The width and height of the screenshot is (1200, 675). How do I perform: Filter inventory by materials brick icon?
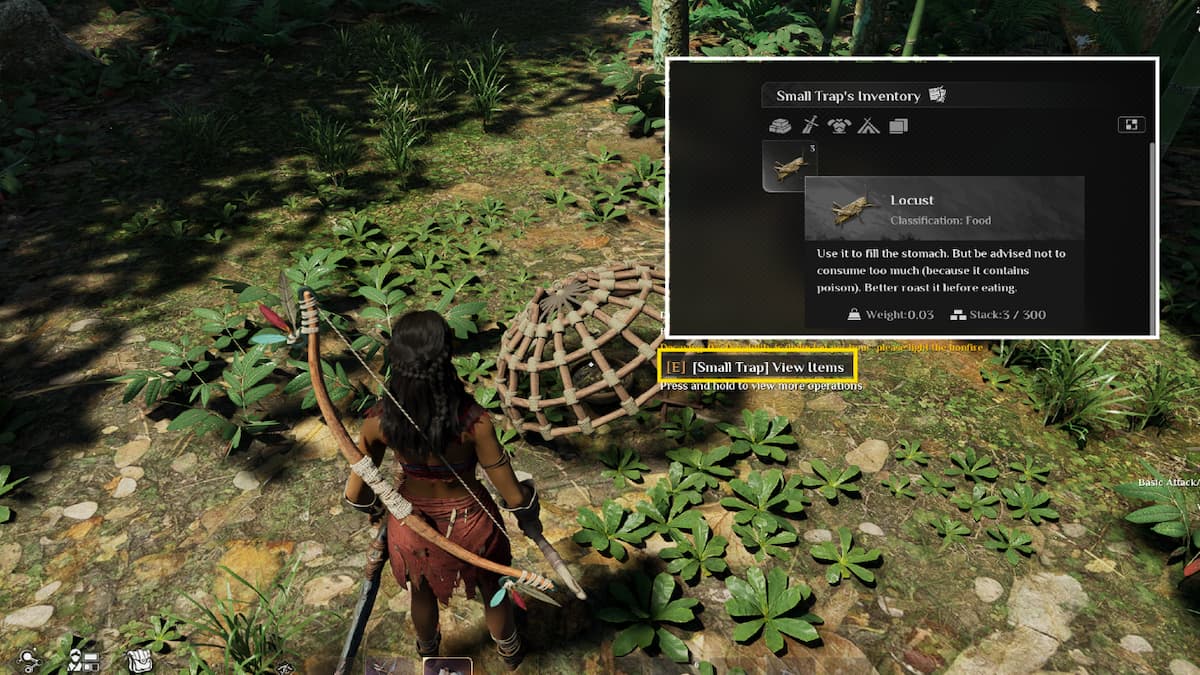pos(780,126)
